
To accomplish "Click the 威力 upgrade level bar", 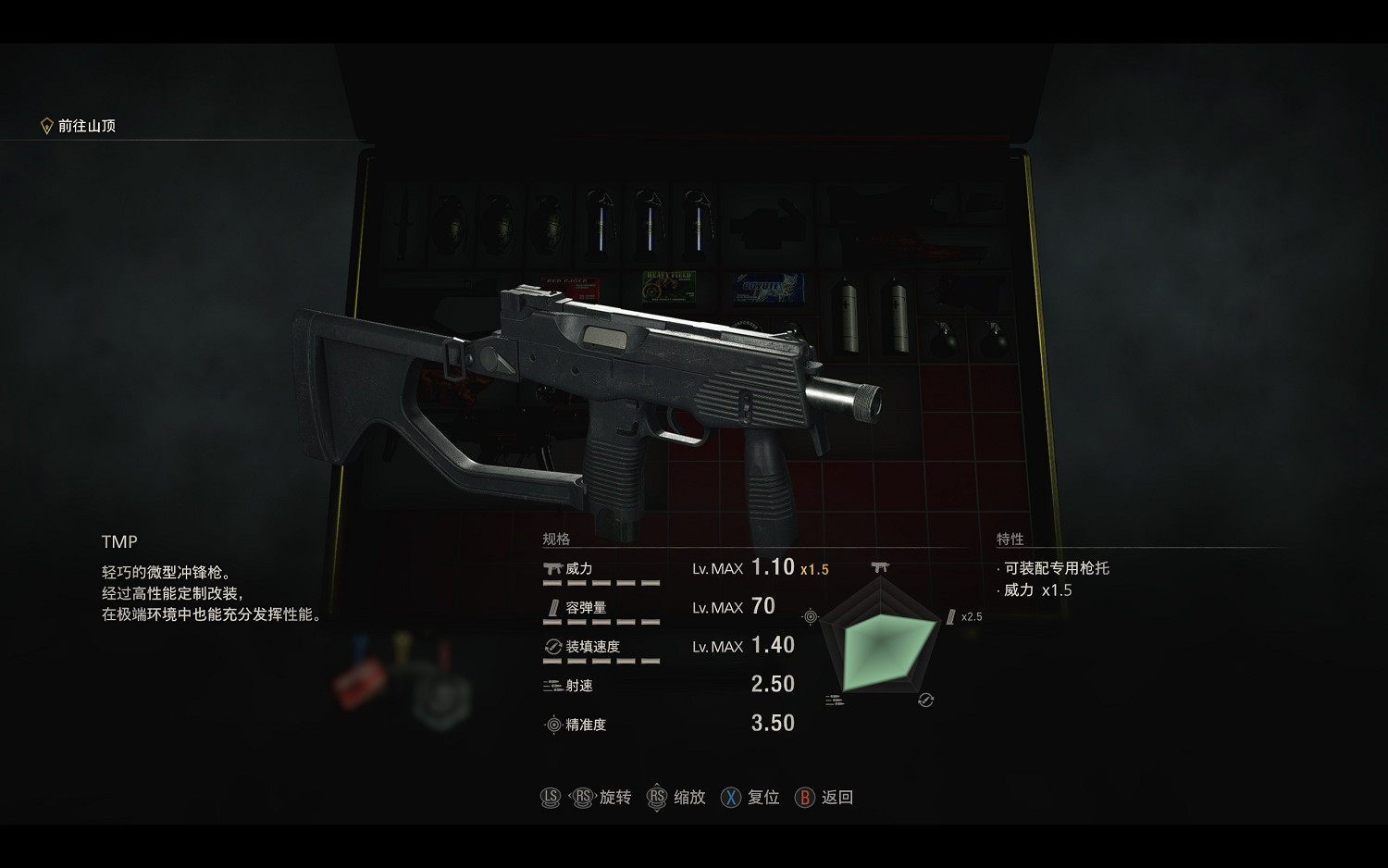I will point(601,584).
